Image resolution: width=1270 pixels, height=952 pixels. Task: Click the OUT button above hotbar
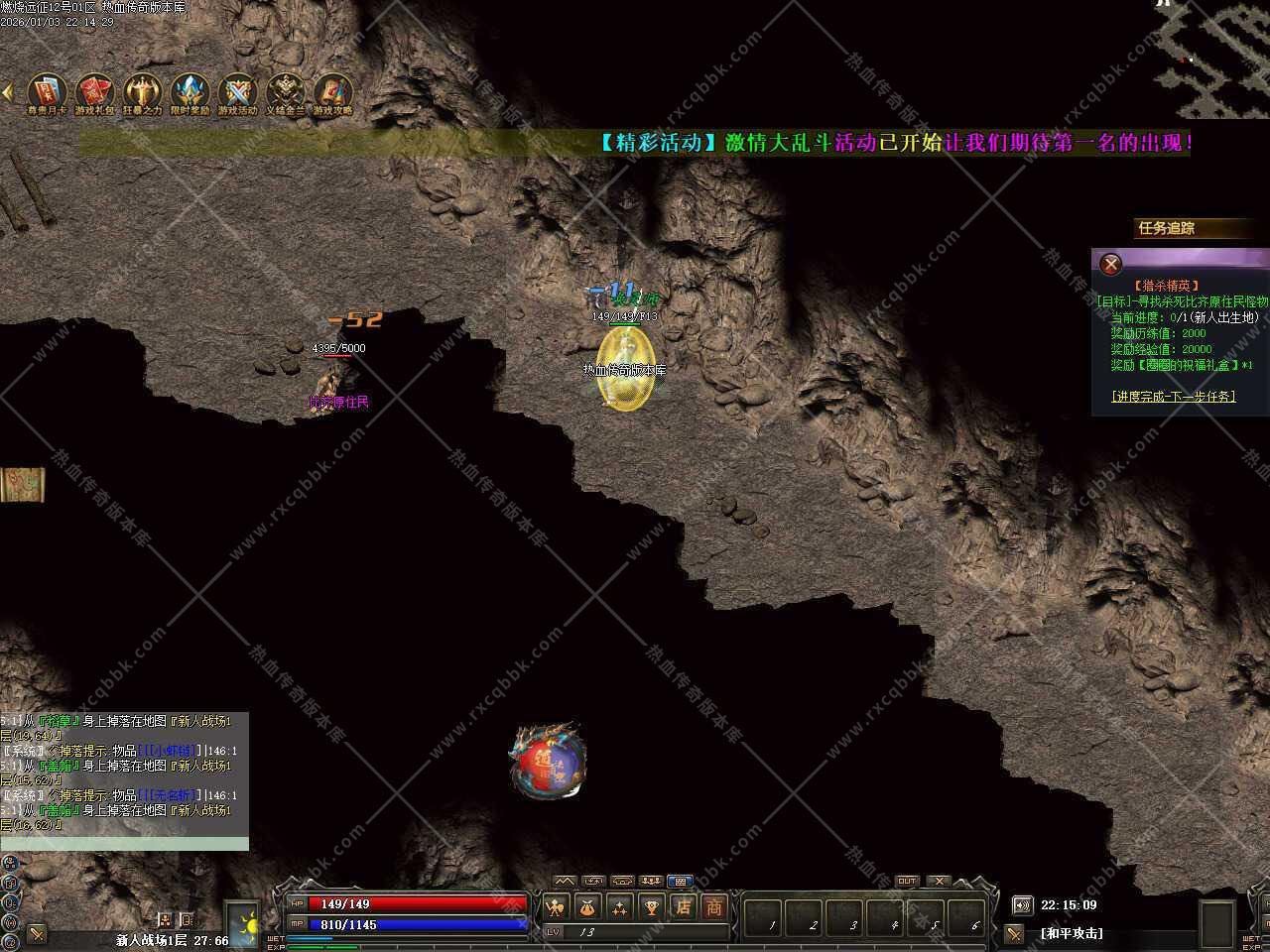coord(907,881)
